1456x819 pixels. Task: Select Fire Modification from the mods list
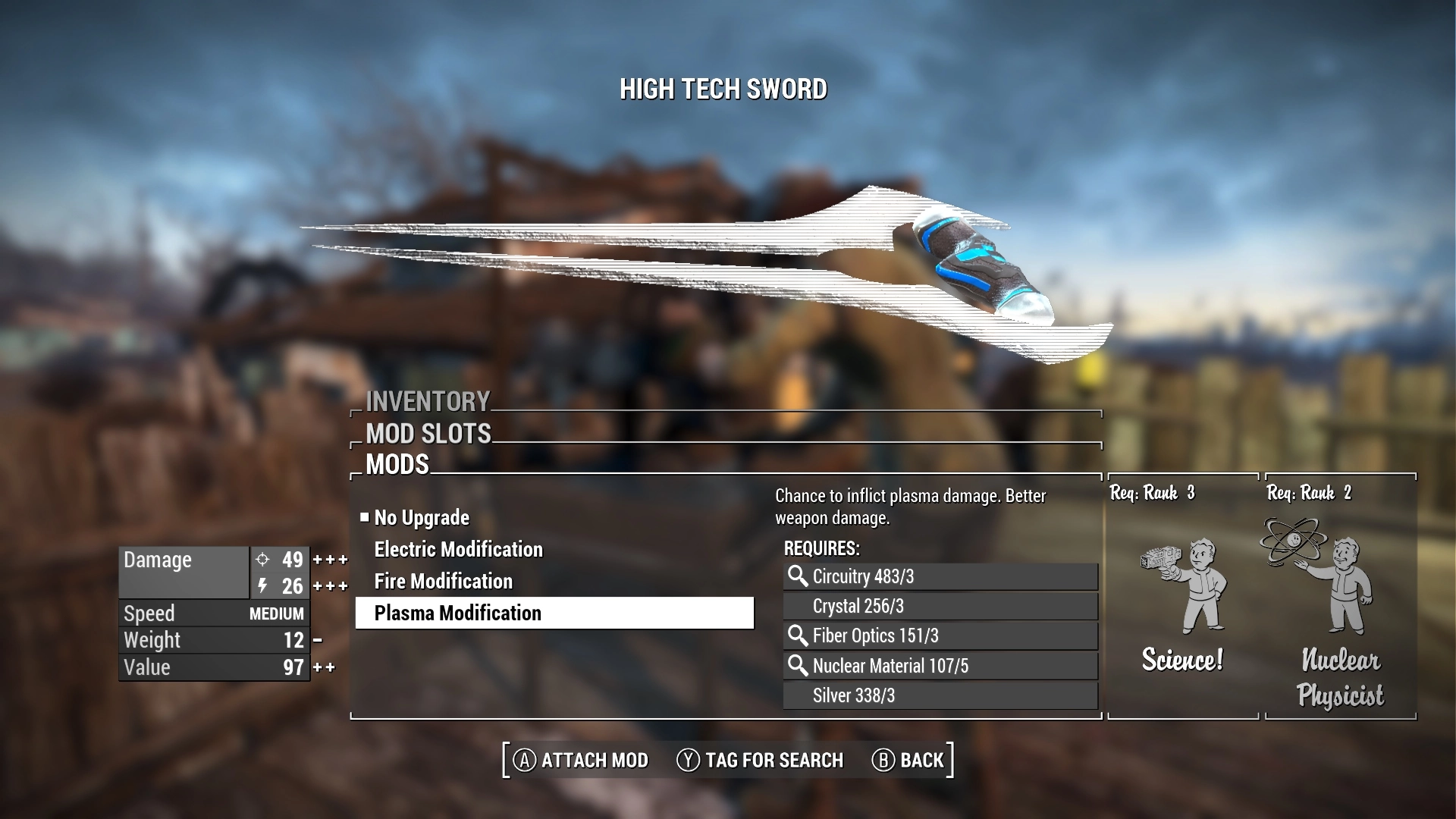pos(443,582)
